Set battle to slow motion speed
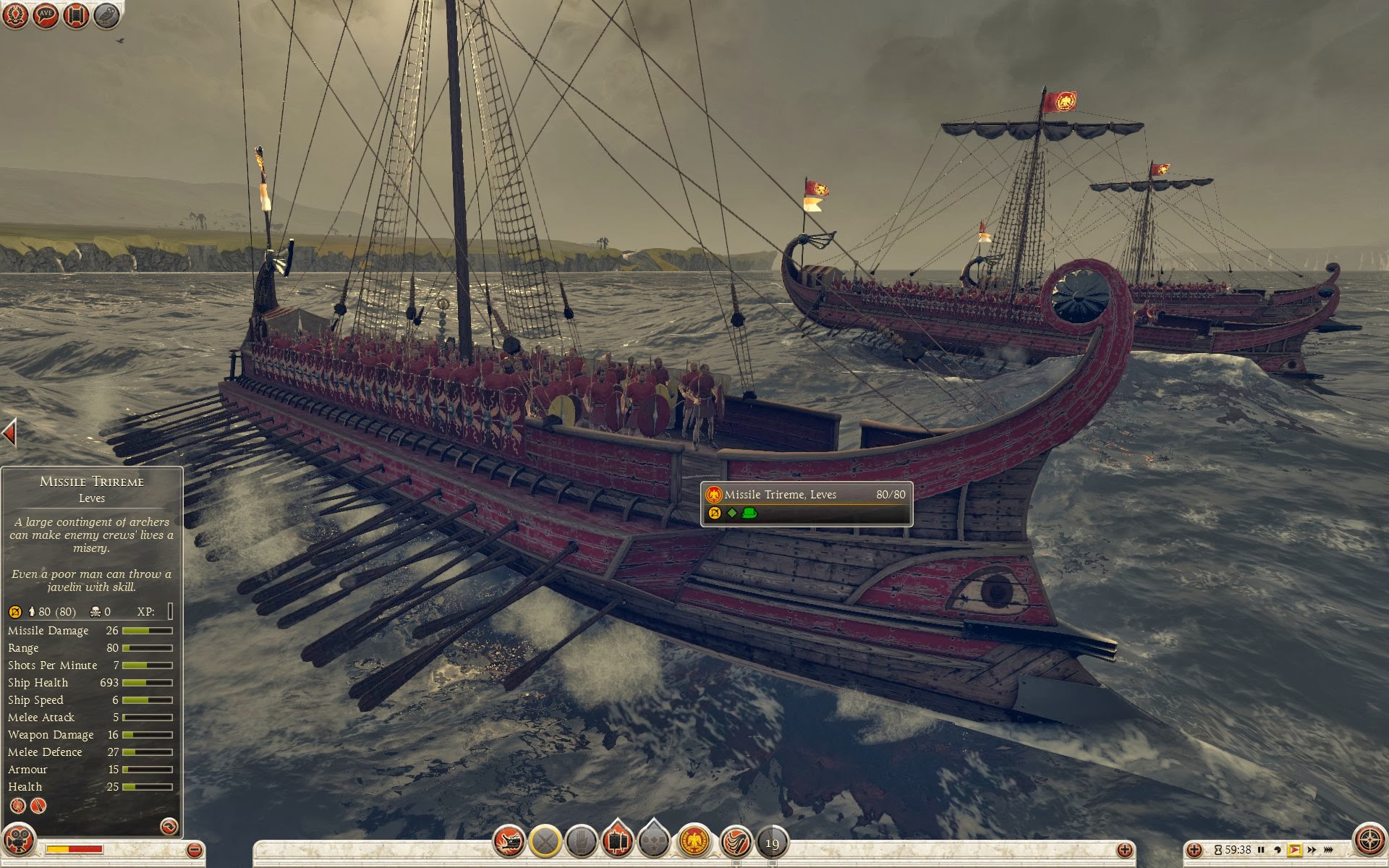Viewport: 1389px width, 868px height. point(1278,849)
